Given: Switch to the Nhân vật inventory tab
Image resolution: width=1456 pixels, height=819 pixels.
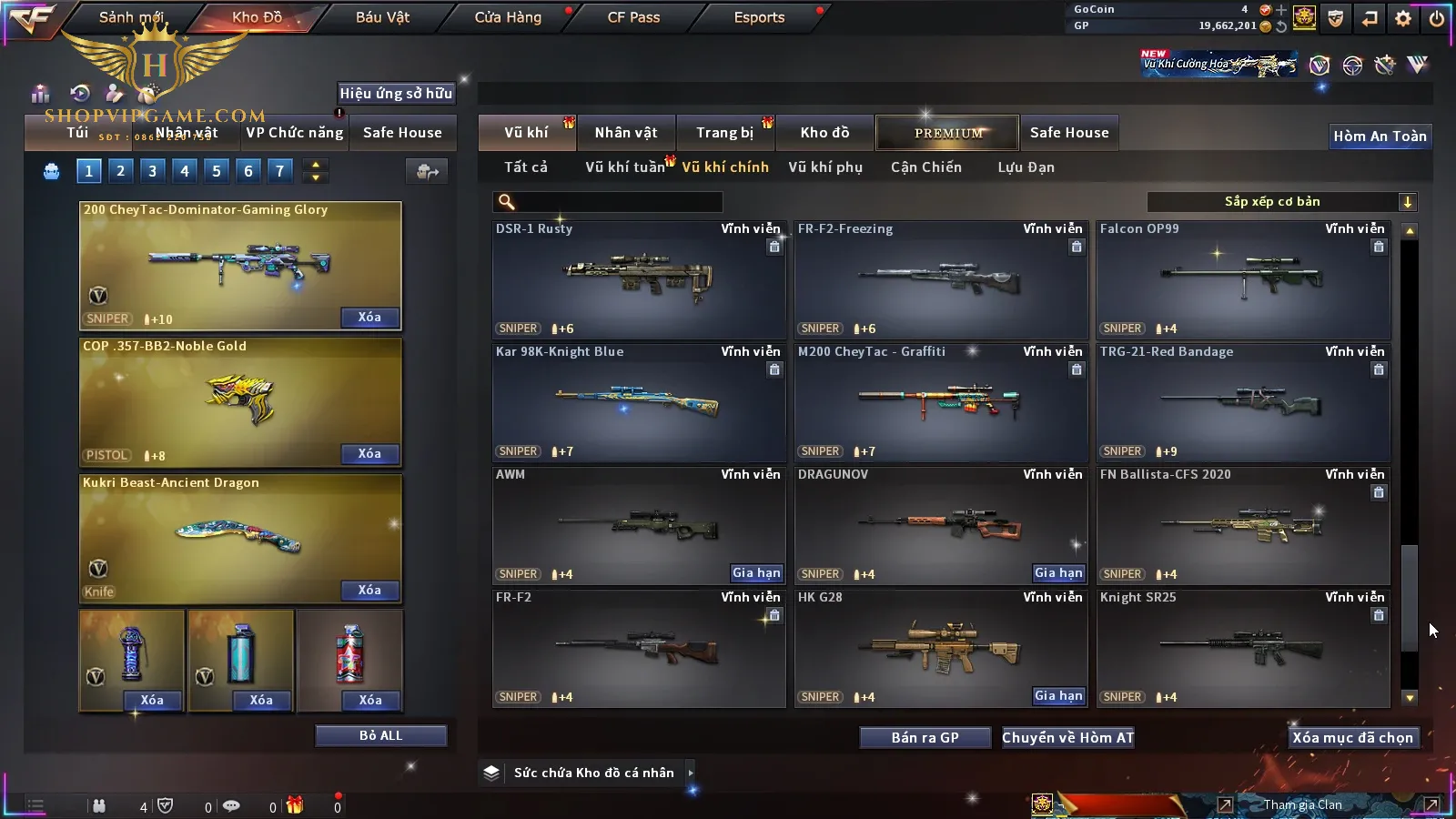Looking at the screenshot, I should 625,133.
